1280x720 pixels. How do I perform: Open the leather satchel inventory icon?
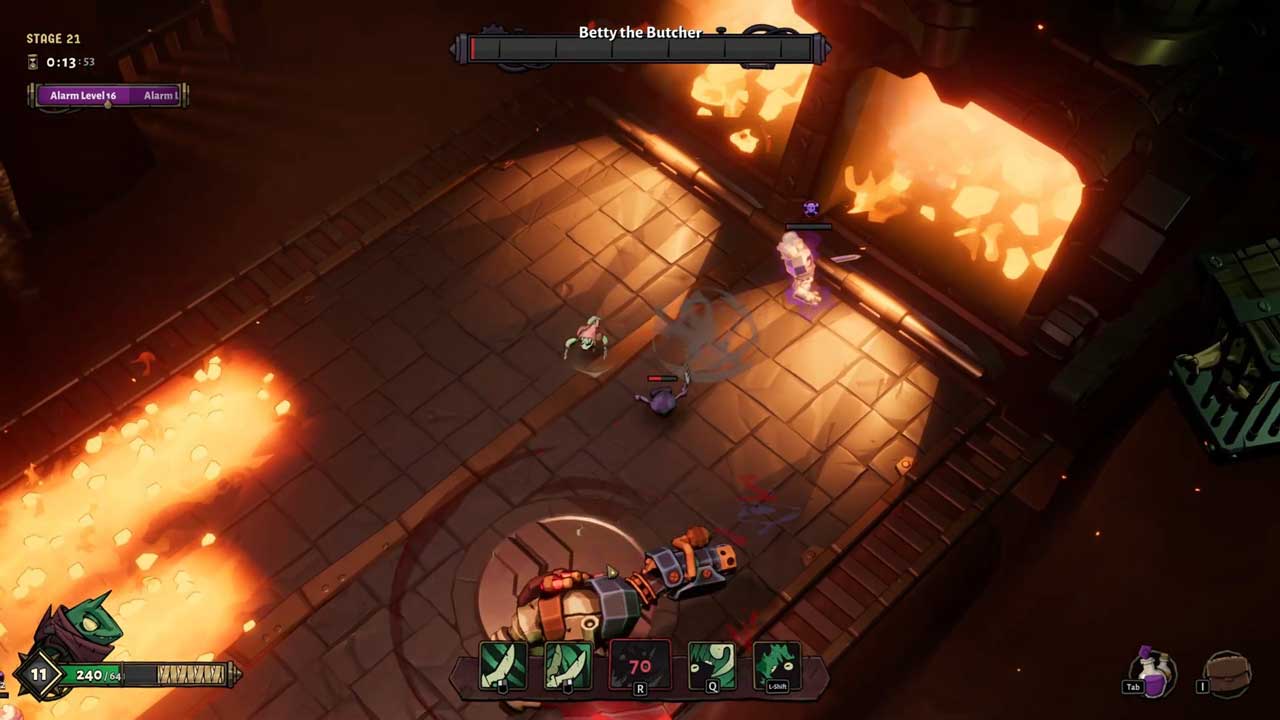pyautogui.click(x=1227, y=673)
